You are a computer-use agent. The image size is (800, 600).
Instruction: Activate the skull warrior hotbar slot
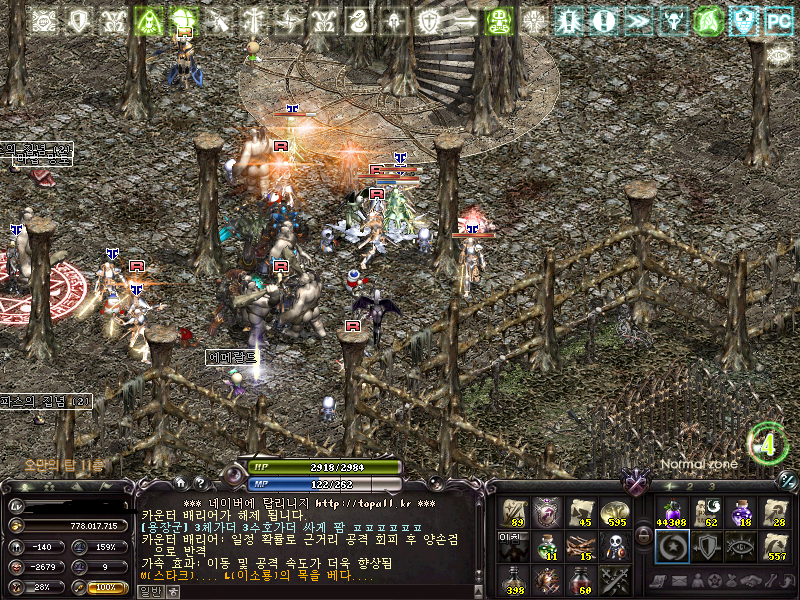615,546
